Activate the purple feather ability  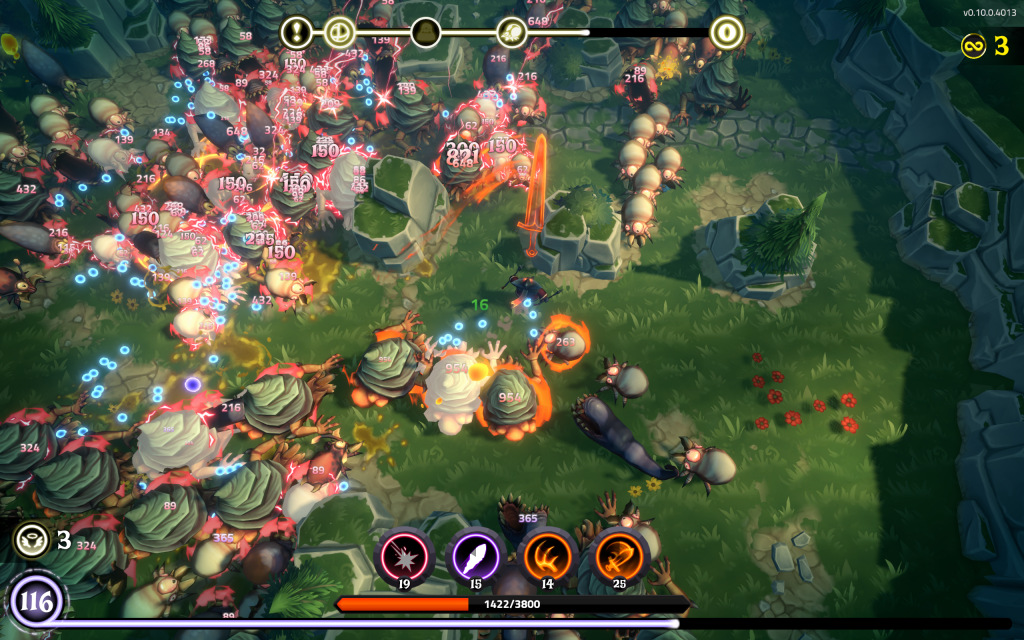tap(476, 555)
